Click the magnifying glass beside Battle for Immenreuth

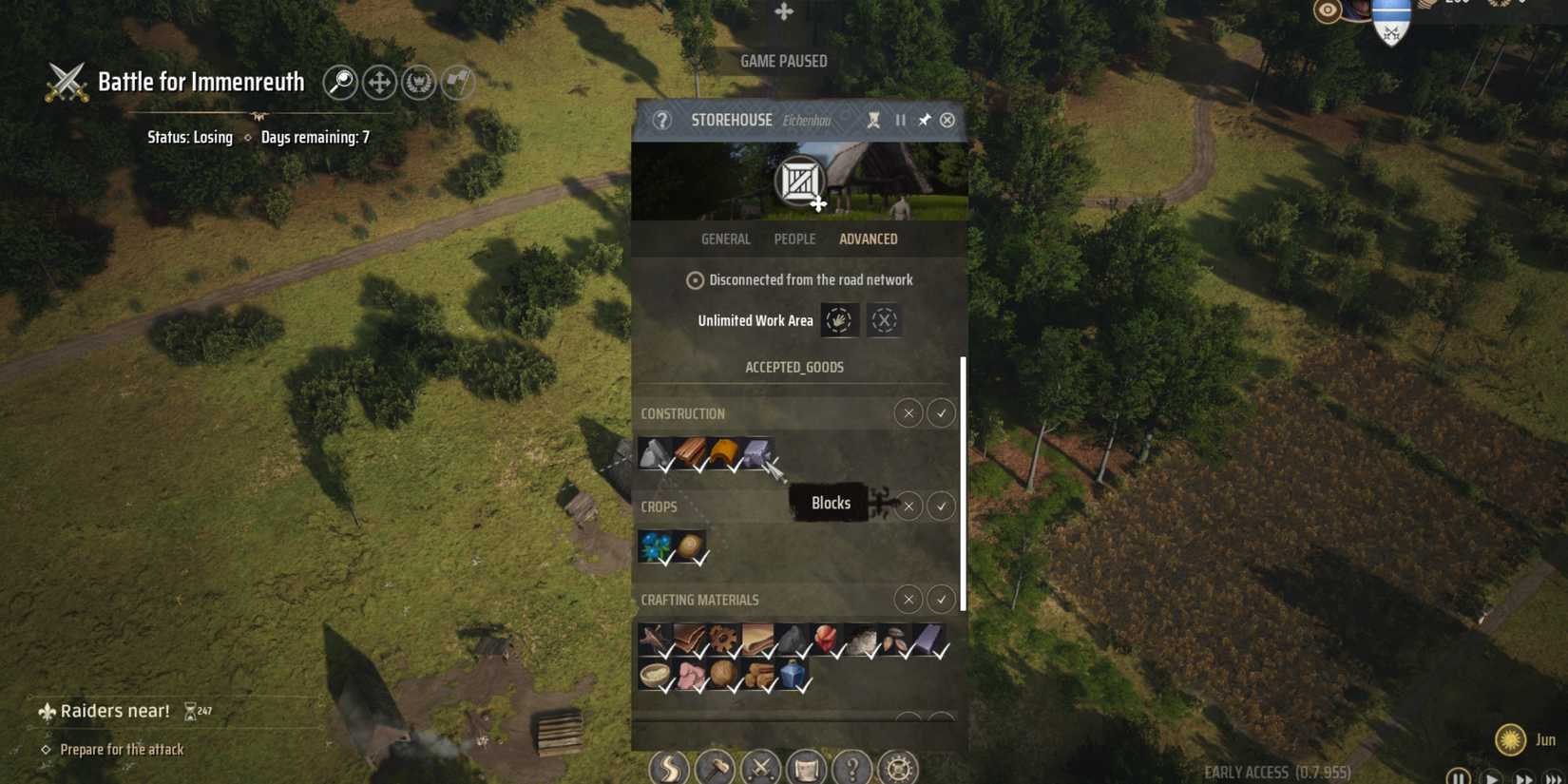(341, 82)
